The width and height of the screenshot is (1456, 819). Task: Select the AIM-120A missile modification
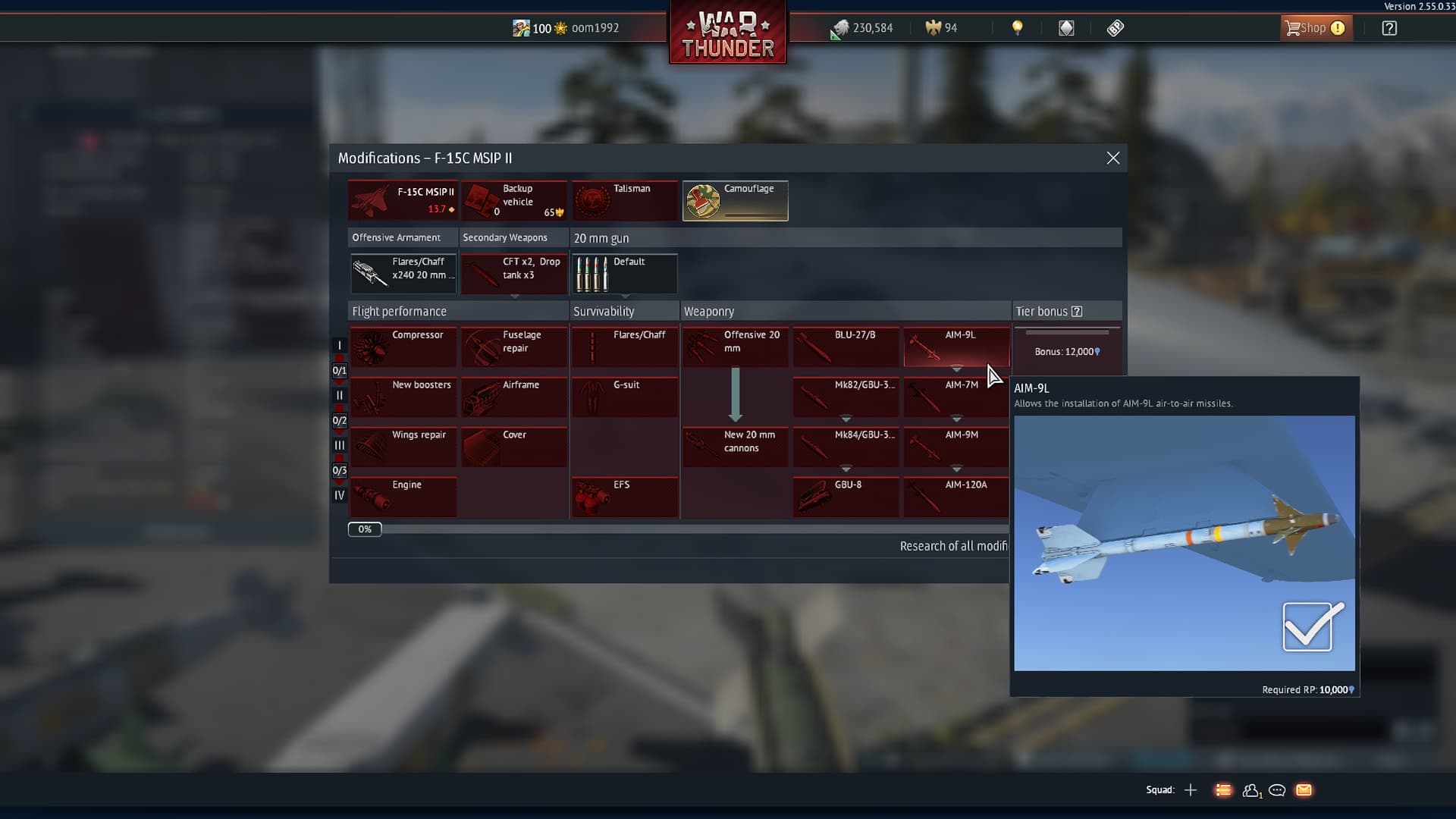pyautogui.click(x=955, y=497)
